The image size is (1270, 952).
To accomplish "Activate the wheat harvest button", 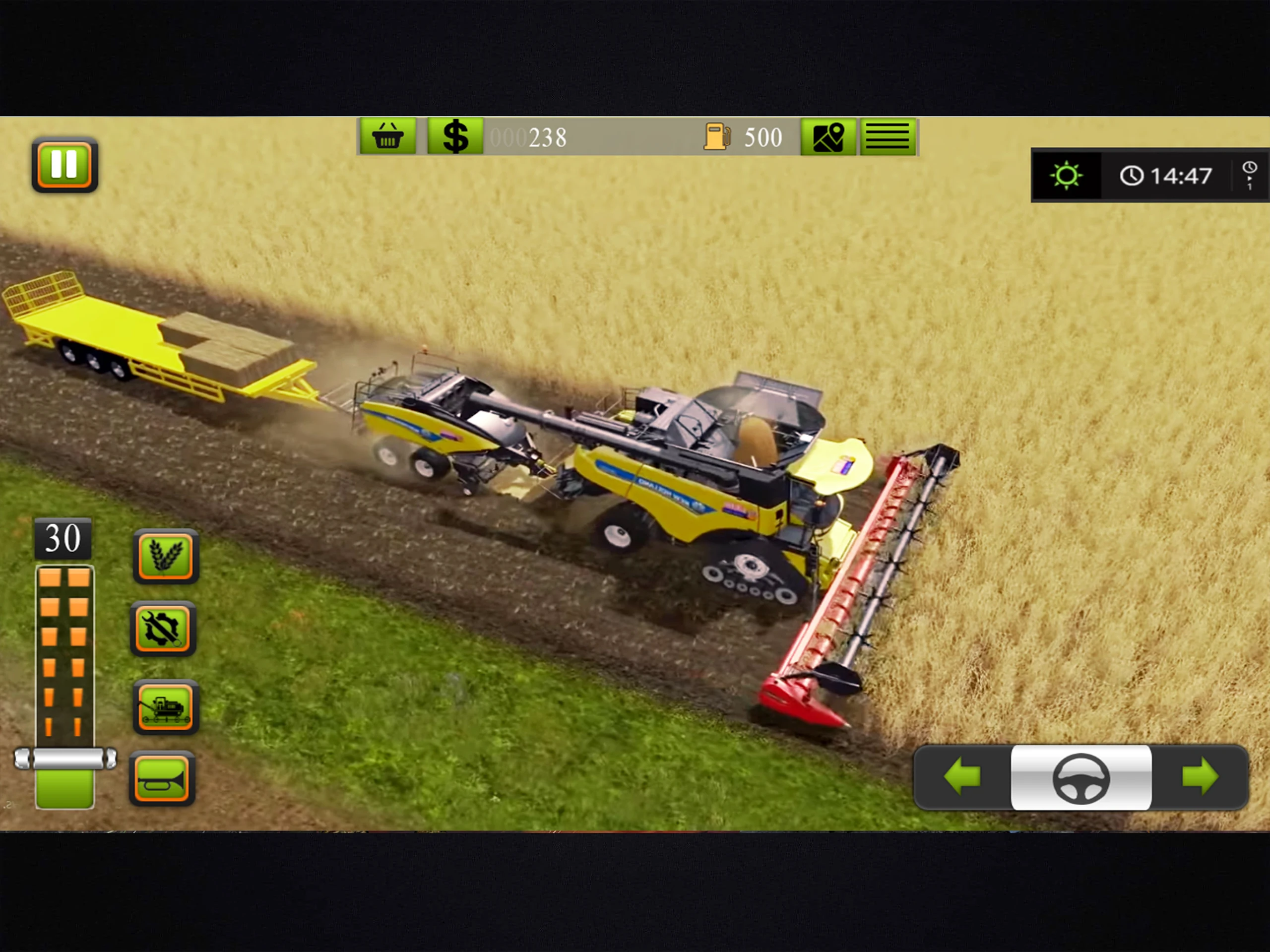I will click(x=166, y=556).
